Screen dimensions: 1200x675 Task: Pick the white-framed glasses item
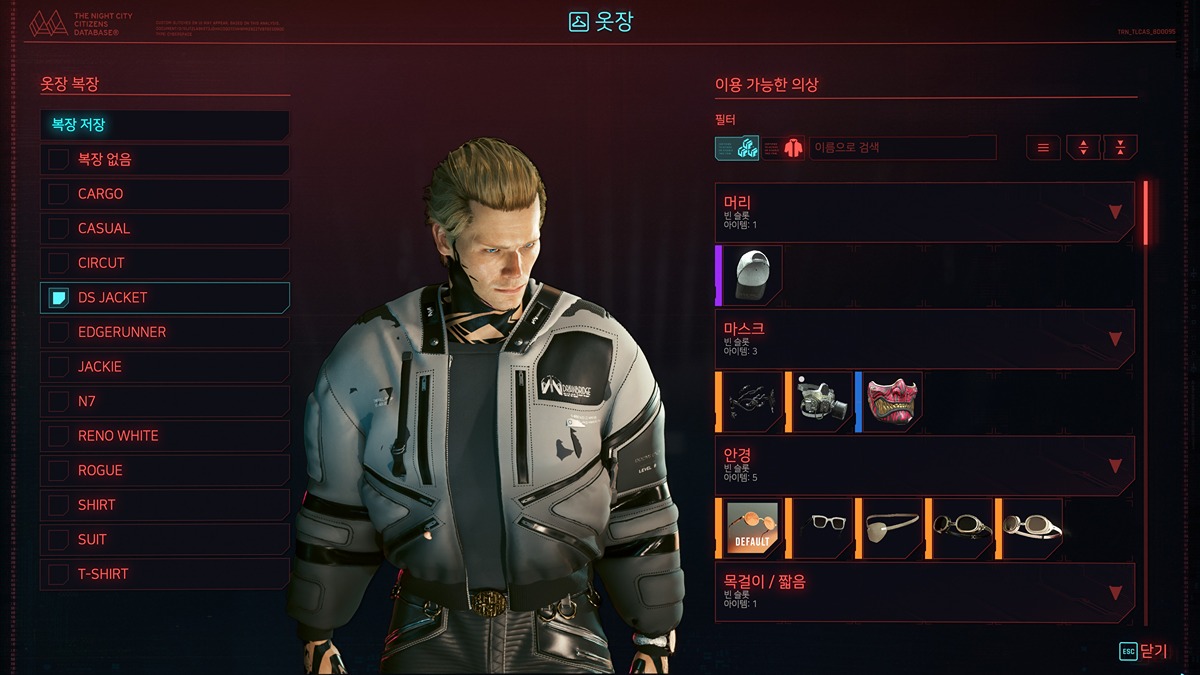click(x=822, y=528)
